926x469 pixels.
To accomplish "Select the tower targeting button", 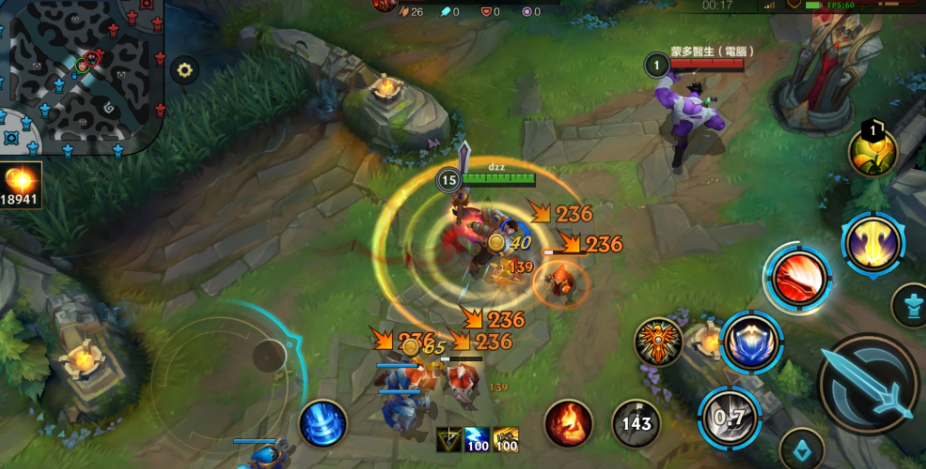I will [x=910, y=303].
